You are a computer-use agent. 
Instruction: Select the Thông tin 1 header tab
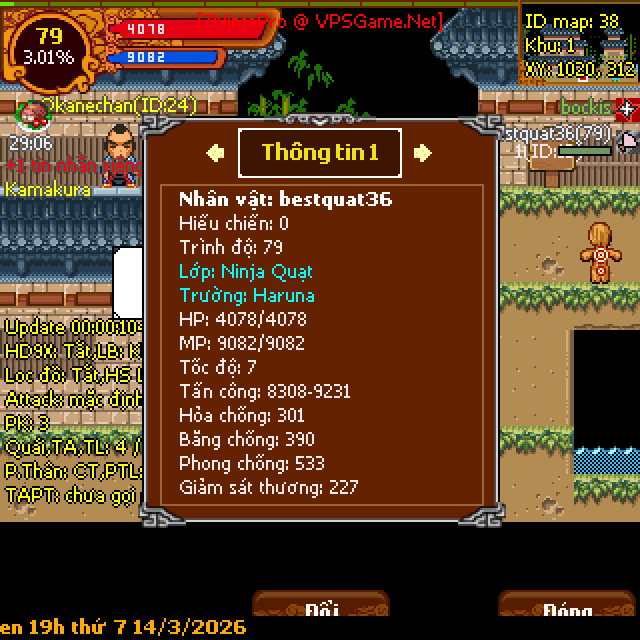320,152
